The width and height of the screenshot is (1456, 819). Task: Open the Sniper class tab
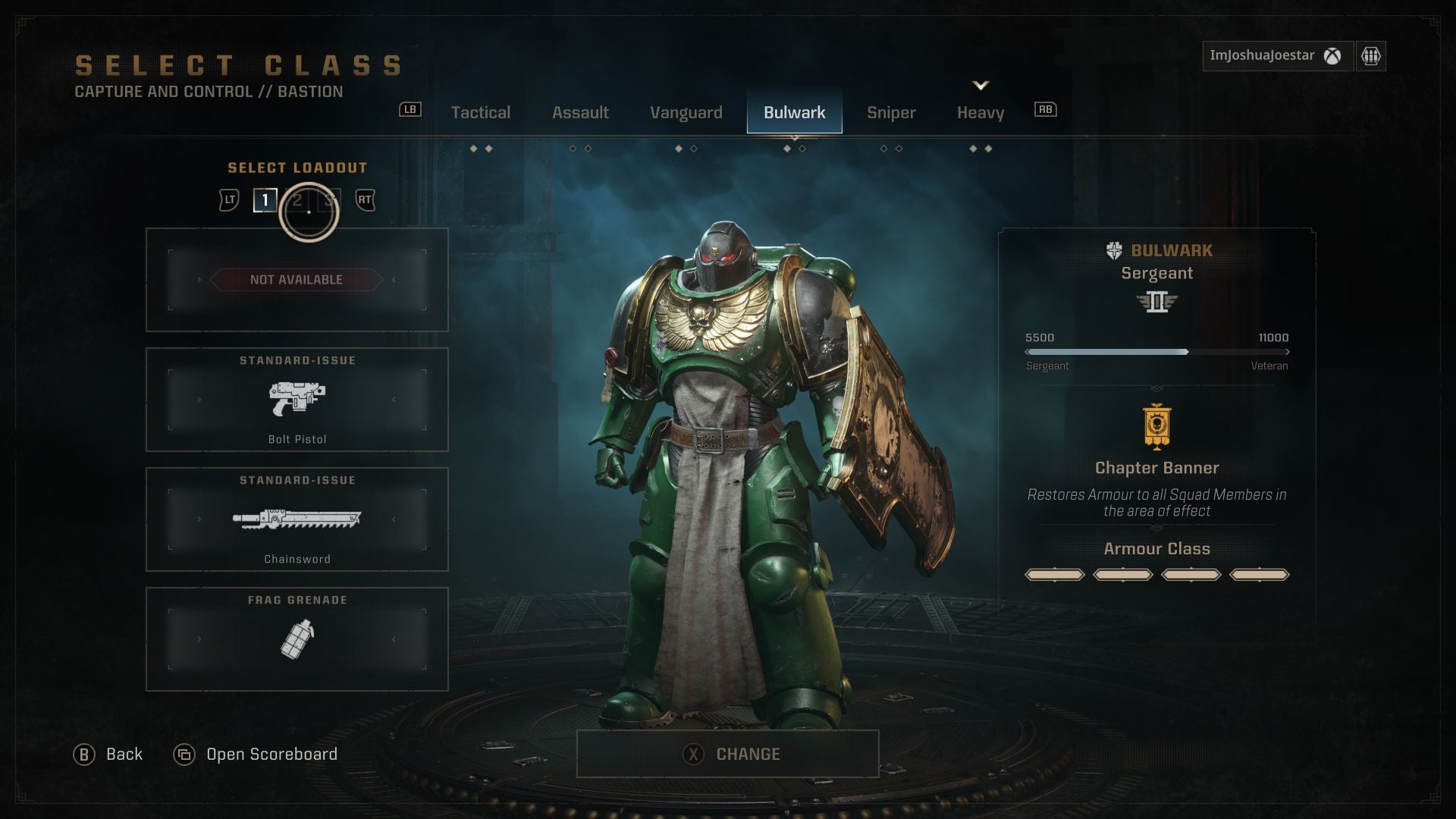click(x=891, y=112)
